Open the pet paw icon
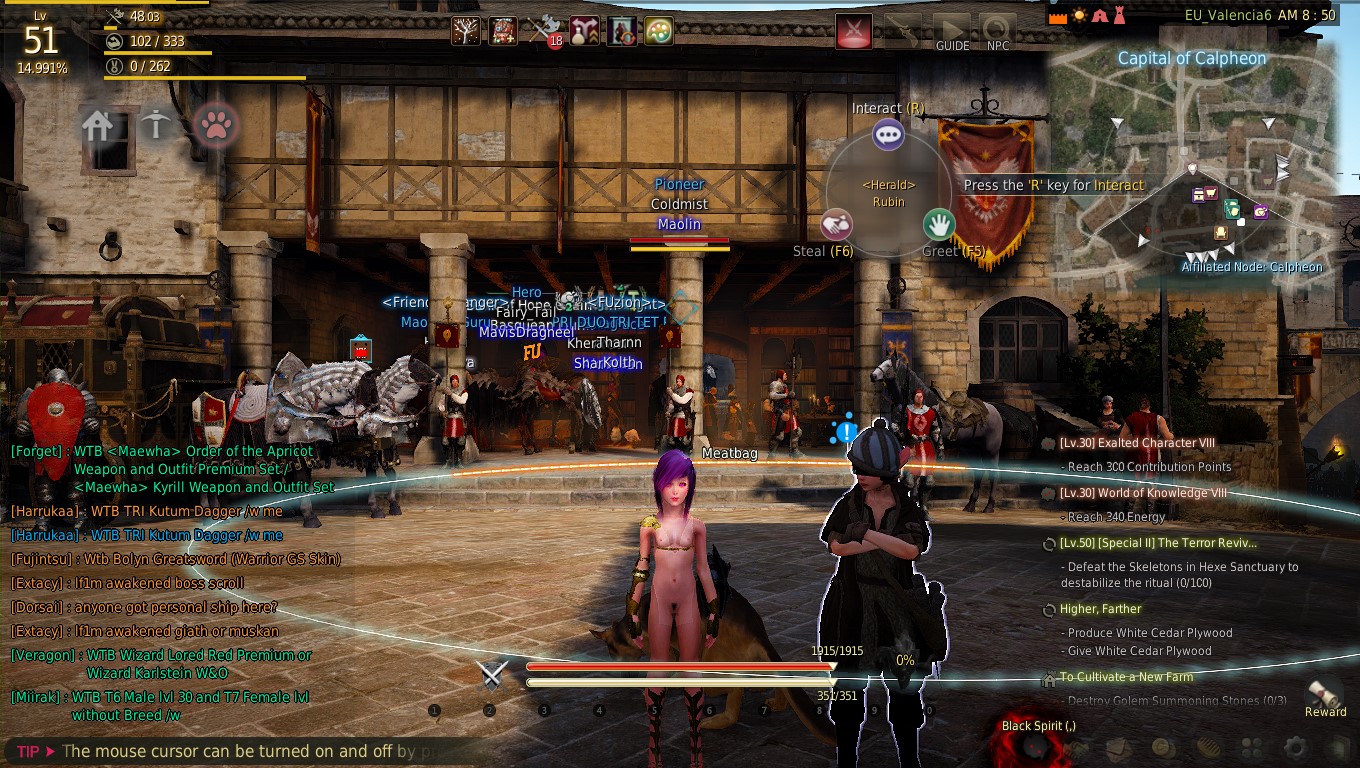 (215, 125)
